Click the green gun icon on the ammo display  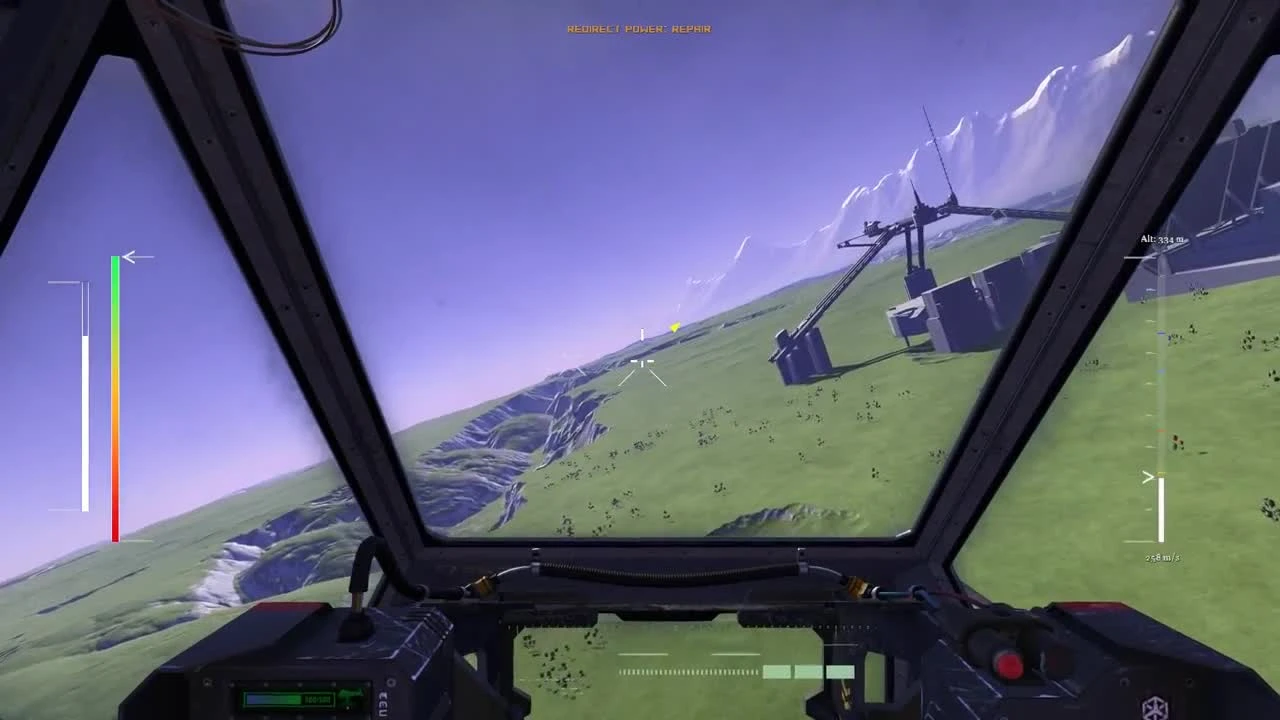[352, 695]
